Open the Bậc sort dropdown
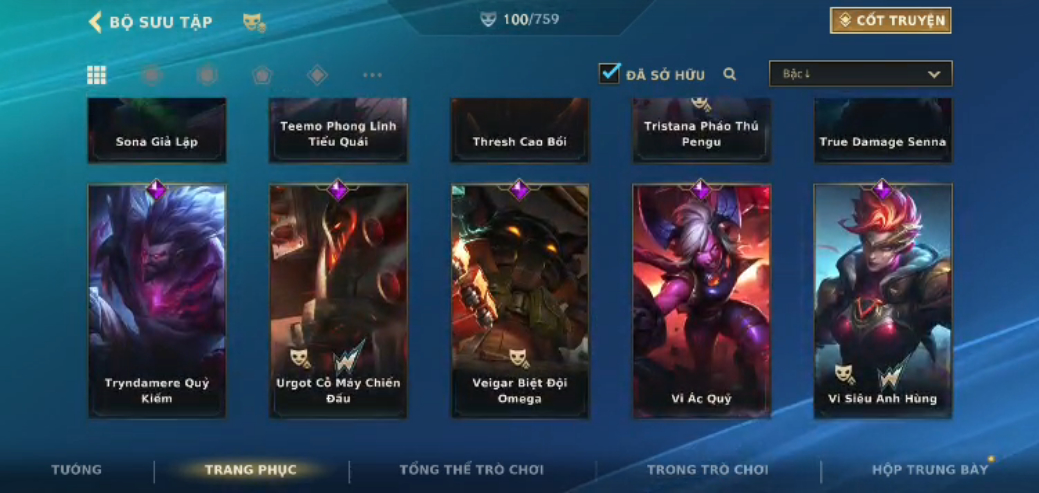The width and height of the screenshot is (1039, 493). pyautogui.click(x=860, y=74)
